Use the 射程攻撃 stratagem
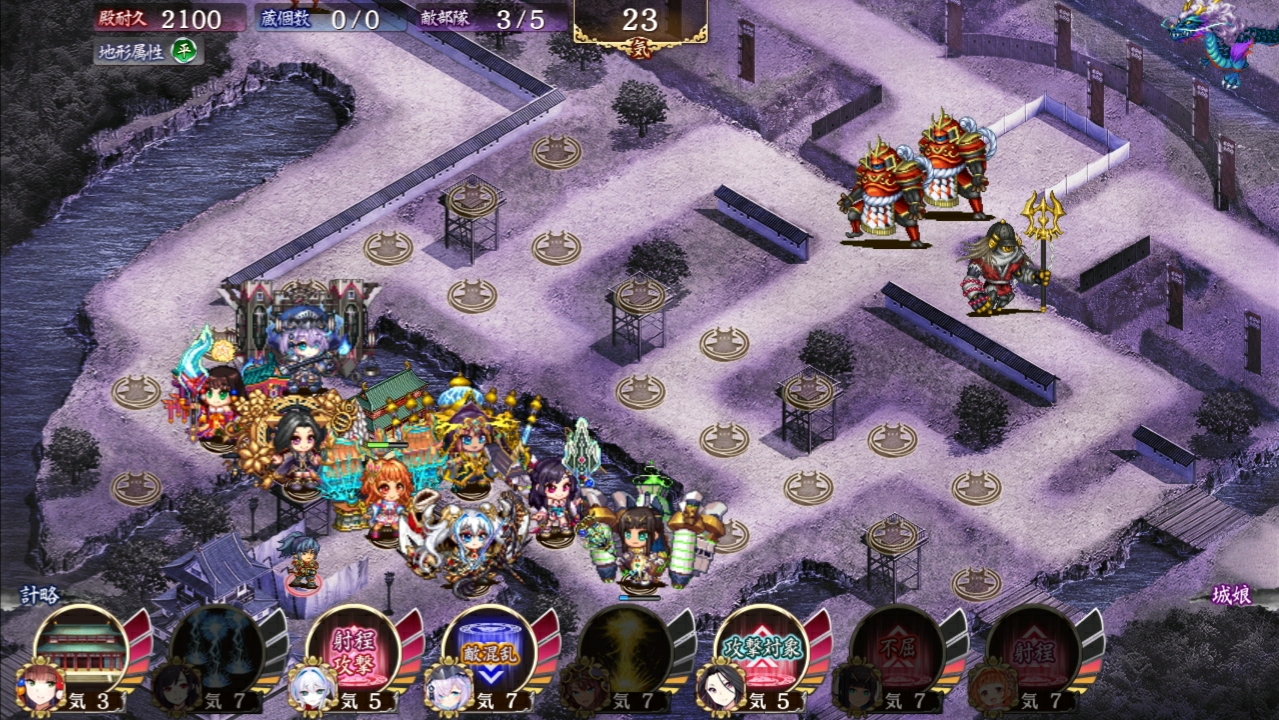This screenshot has width=1279, height=720. (x=352, y=648)
